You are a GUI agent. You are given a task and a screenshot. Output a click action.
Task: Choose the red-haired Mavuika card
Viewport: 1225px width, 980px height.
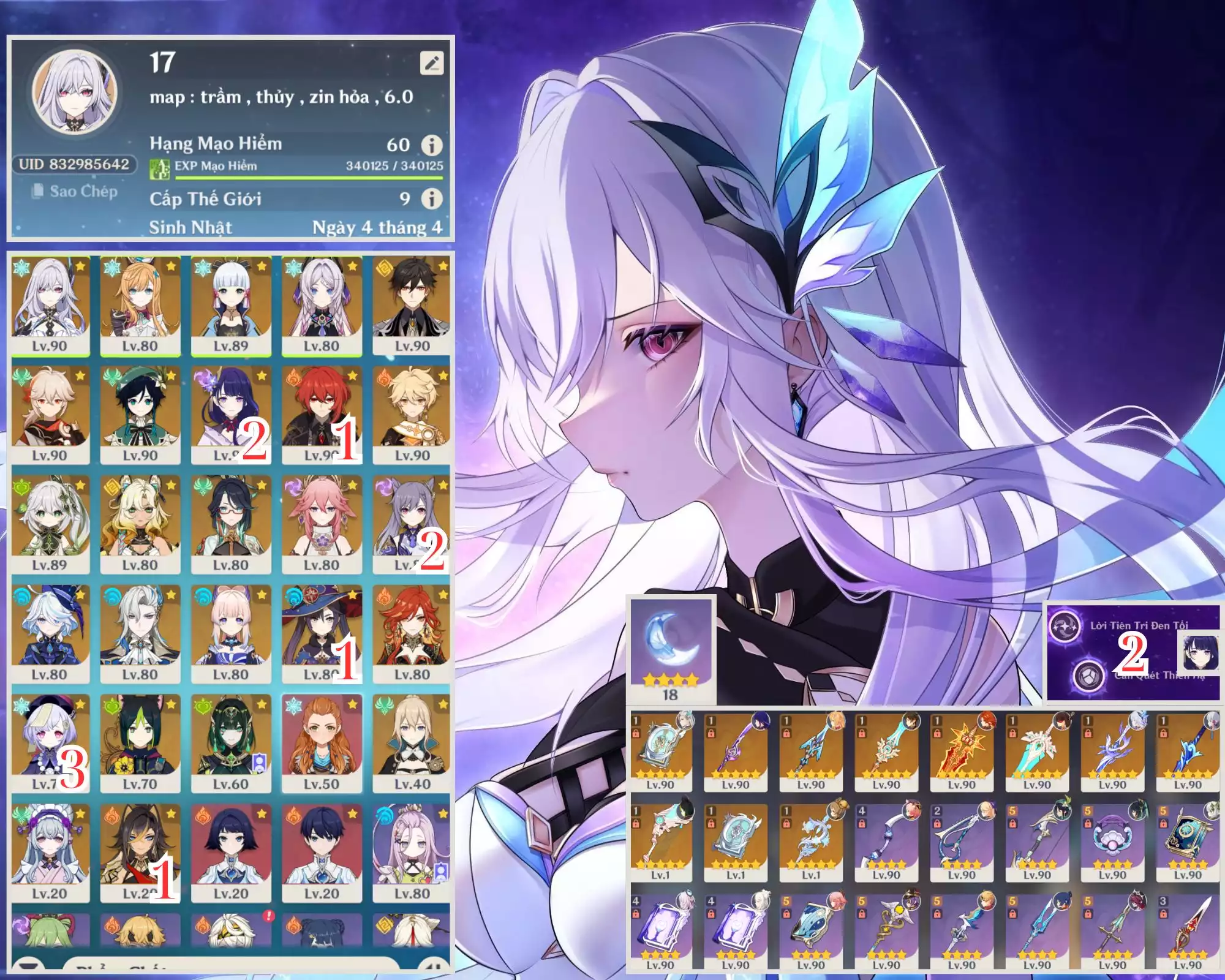pos(412,633)
